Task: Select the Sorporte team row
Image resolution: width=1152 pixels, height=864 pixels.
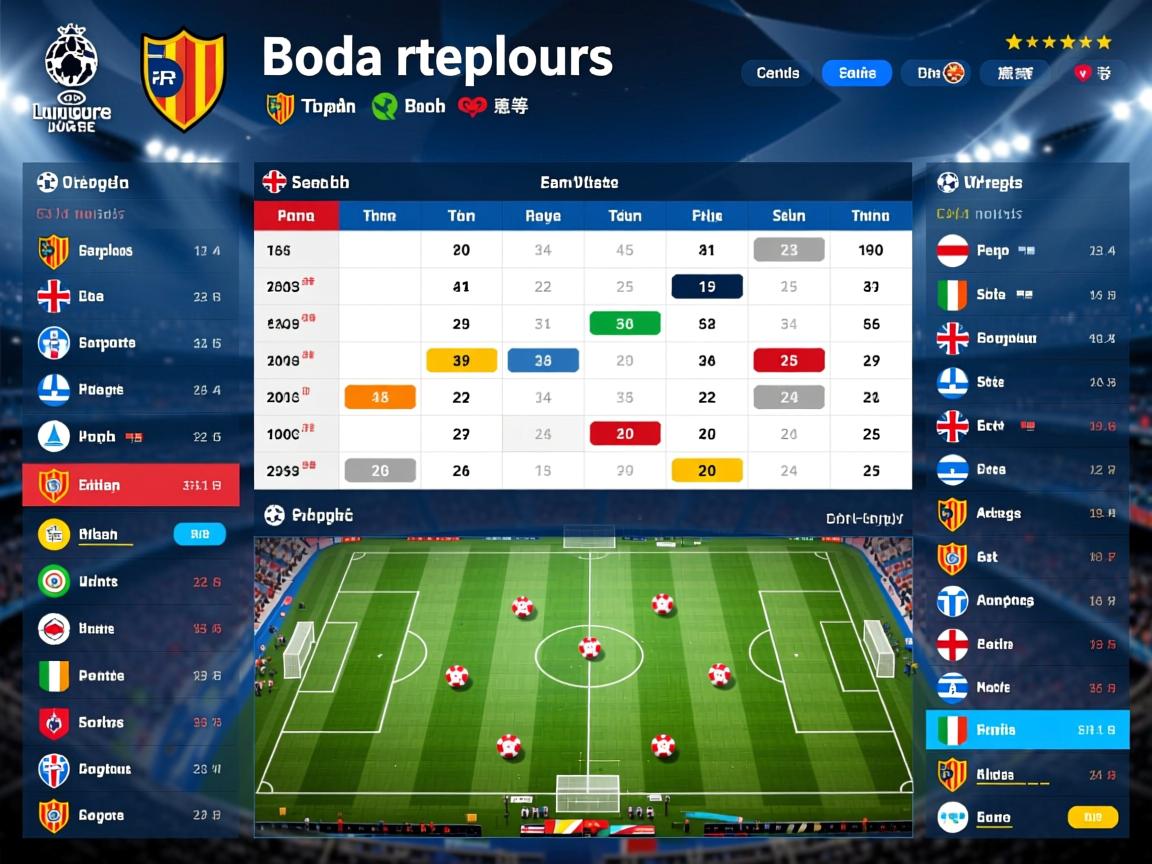Action: point(131,343)
